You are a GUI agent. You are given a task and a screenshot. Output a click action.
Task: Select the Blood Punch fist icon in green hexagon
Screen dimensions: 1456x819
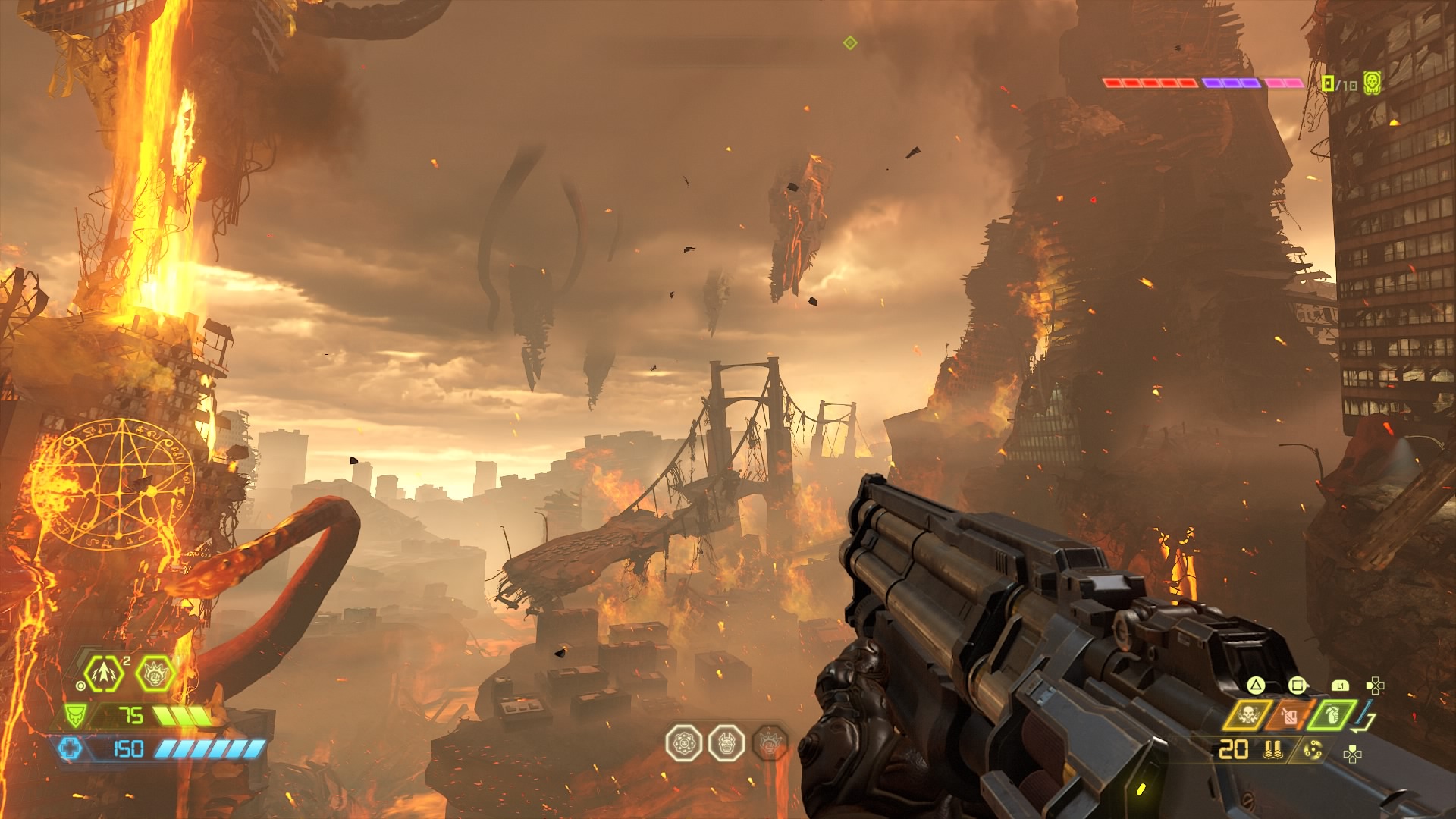click(155, 673)
